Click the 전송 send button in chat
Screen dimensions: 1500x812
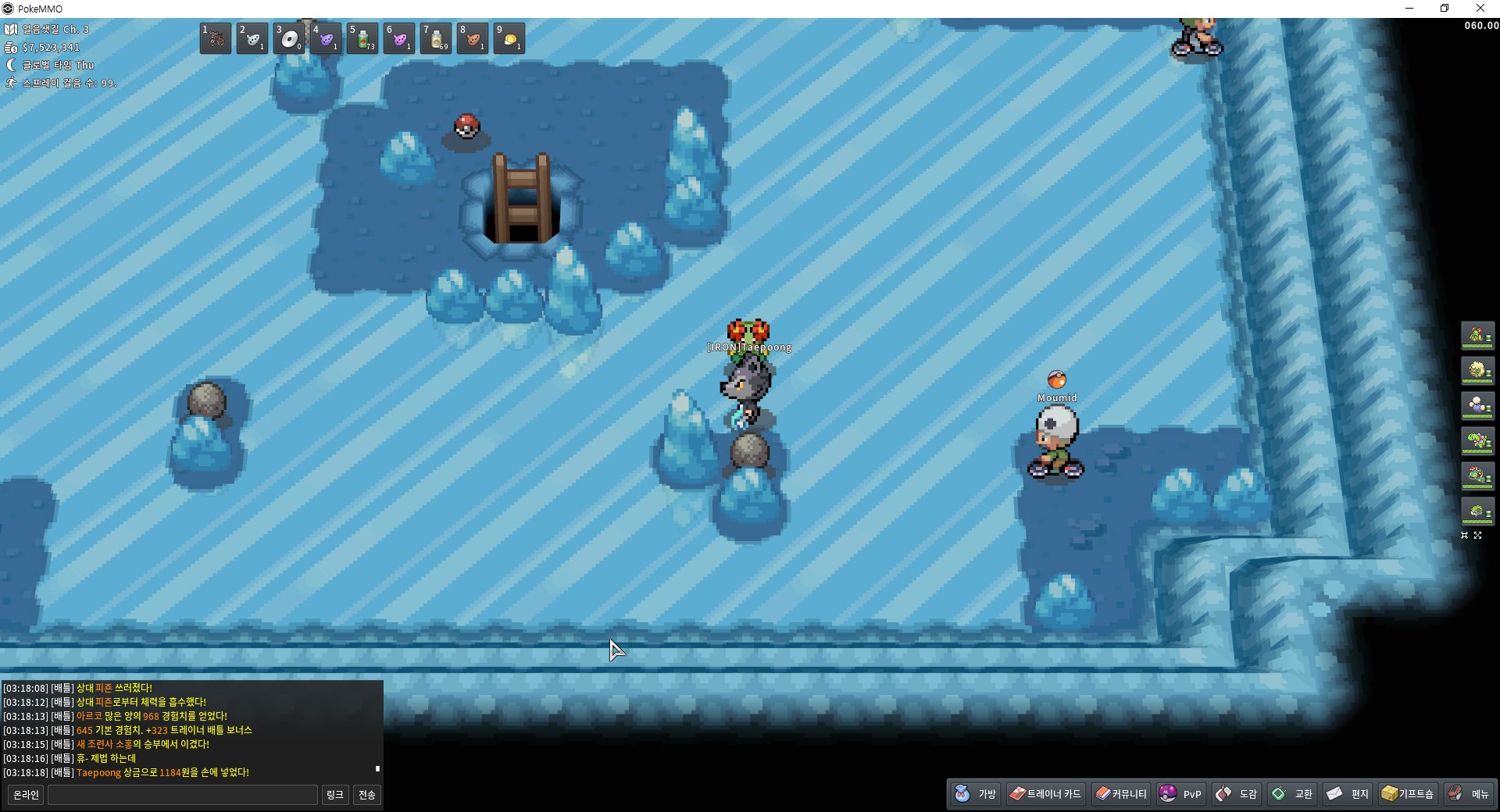click(366, 795)
